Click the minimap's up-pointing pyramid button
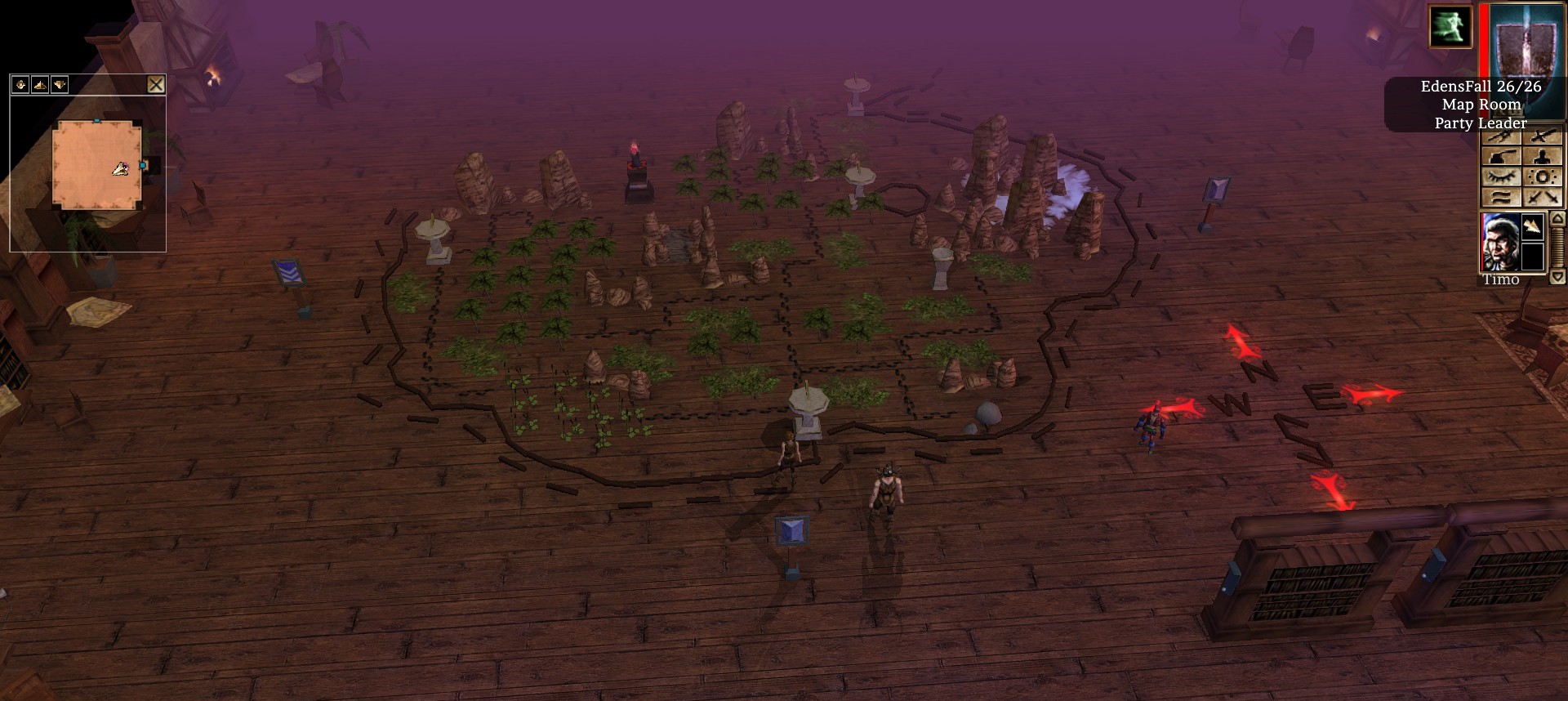Screen dimensions: 1568x701 click(x=40, y=84)
